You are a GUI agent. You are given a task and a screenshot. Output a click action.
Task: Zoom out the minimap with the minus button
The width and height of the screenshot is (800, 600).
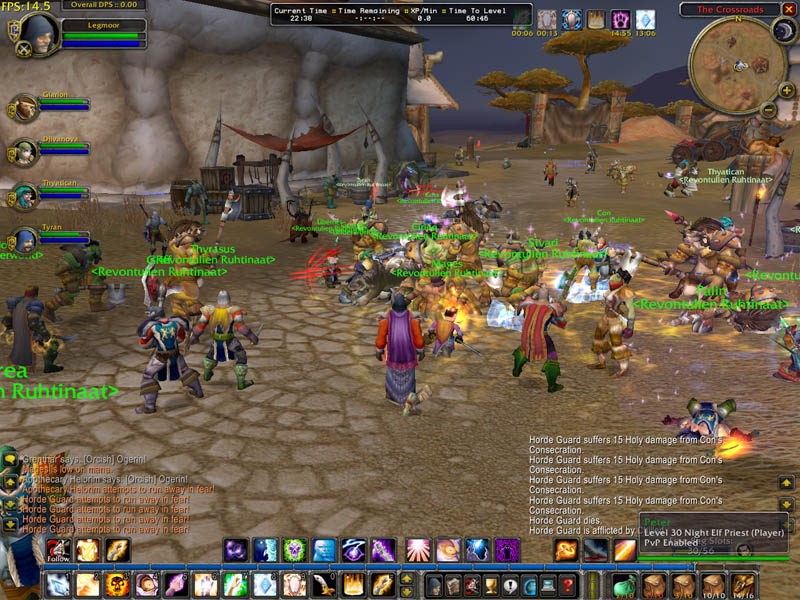click(768, 109)
